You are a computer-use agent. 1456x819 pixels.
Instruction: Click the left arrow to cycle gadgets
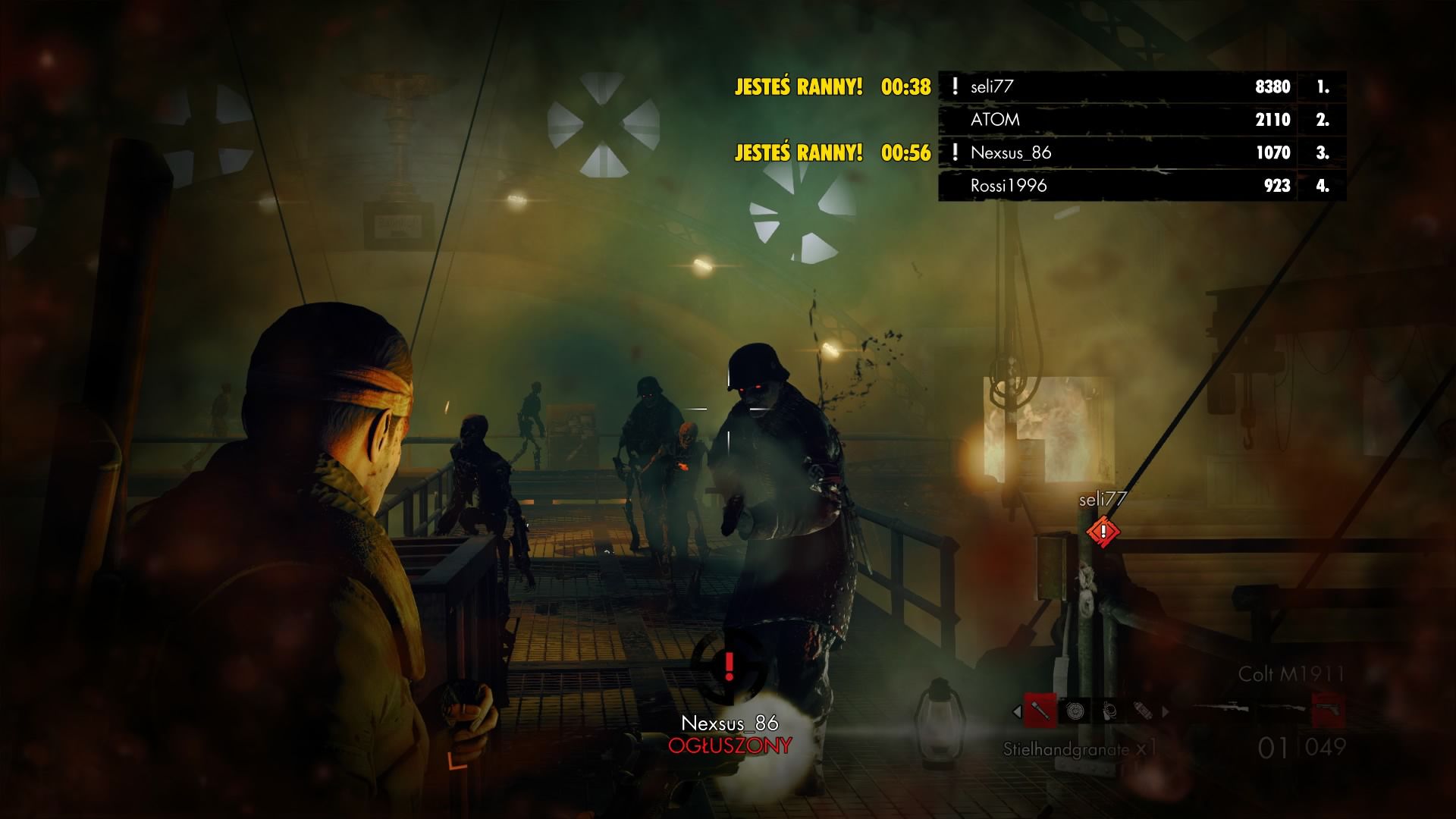tap(1015, 711)
